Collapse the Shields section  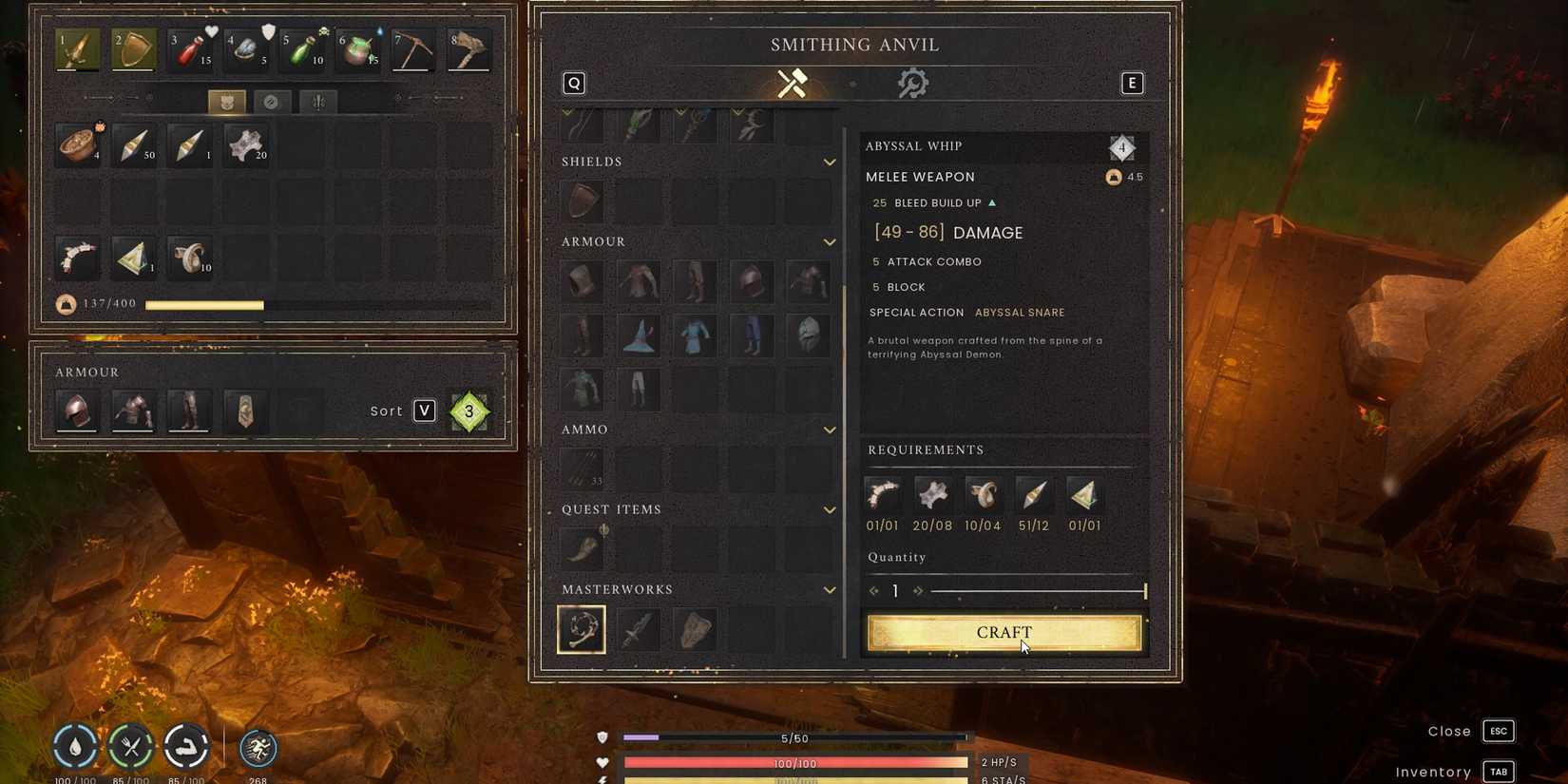coord(828,162)
